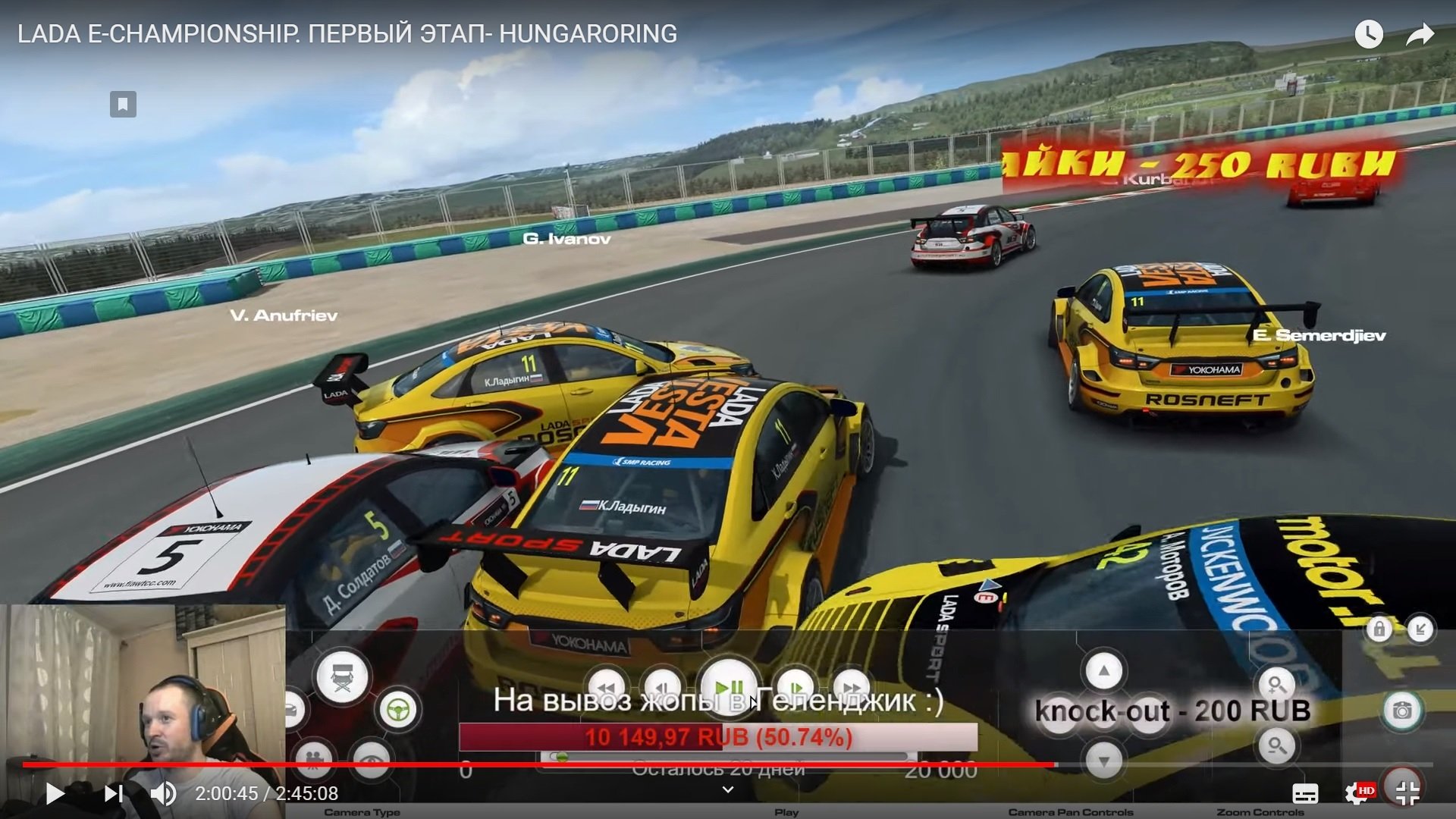Viewport: 1456px width, 819px height.
Task: Choose the eye camera view
Action: 371,758
